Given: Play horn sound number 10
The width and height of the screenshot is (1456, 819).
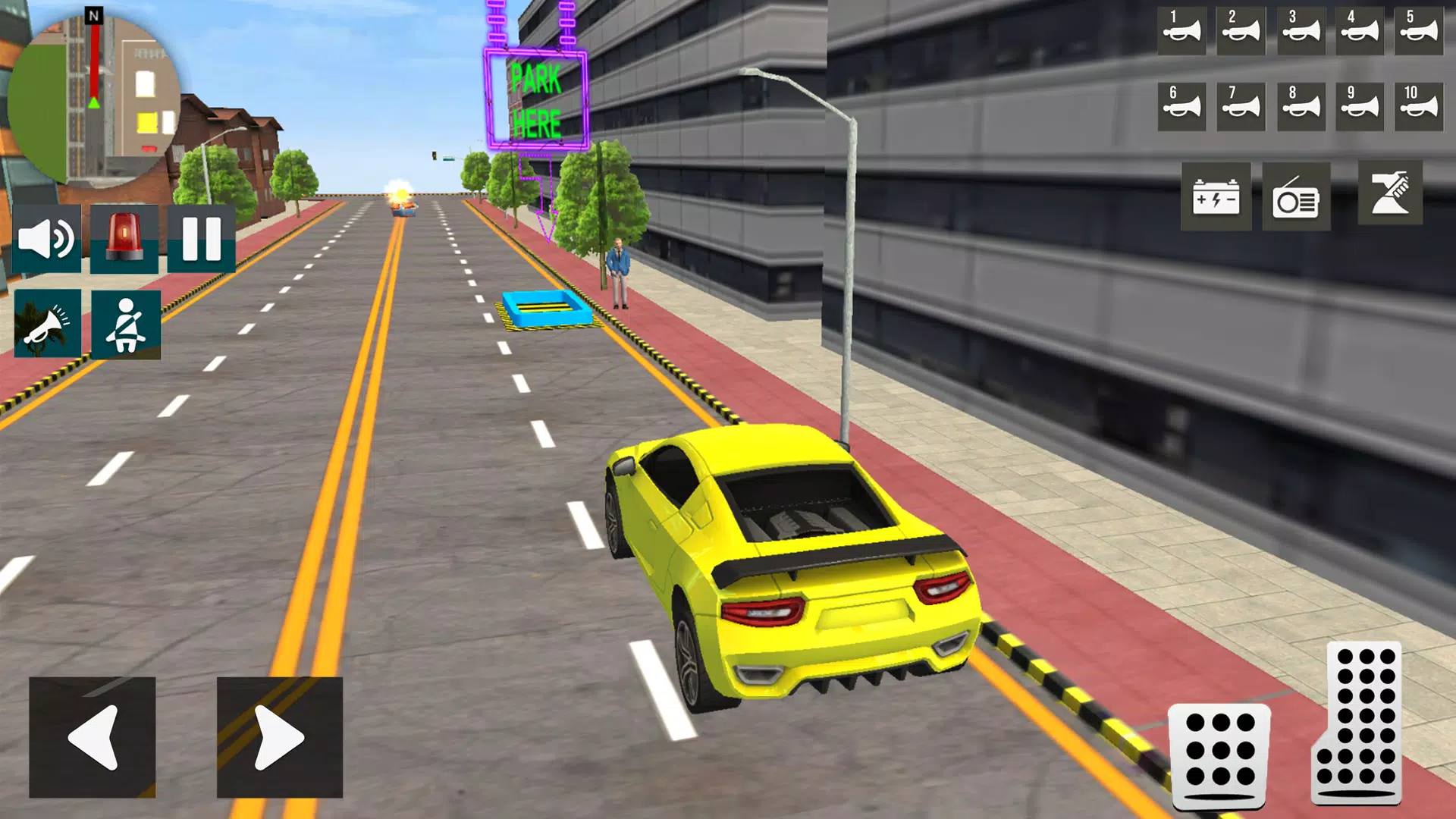Looking at the screenshot, I should 1420,106.
